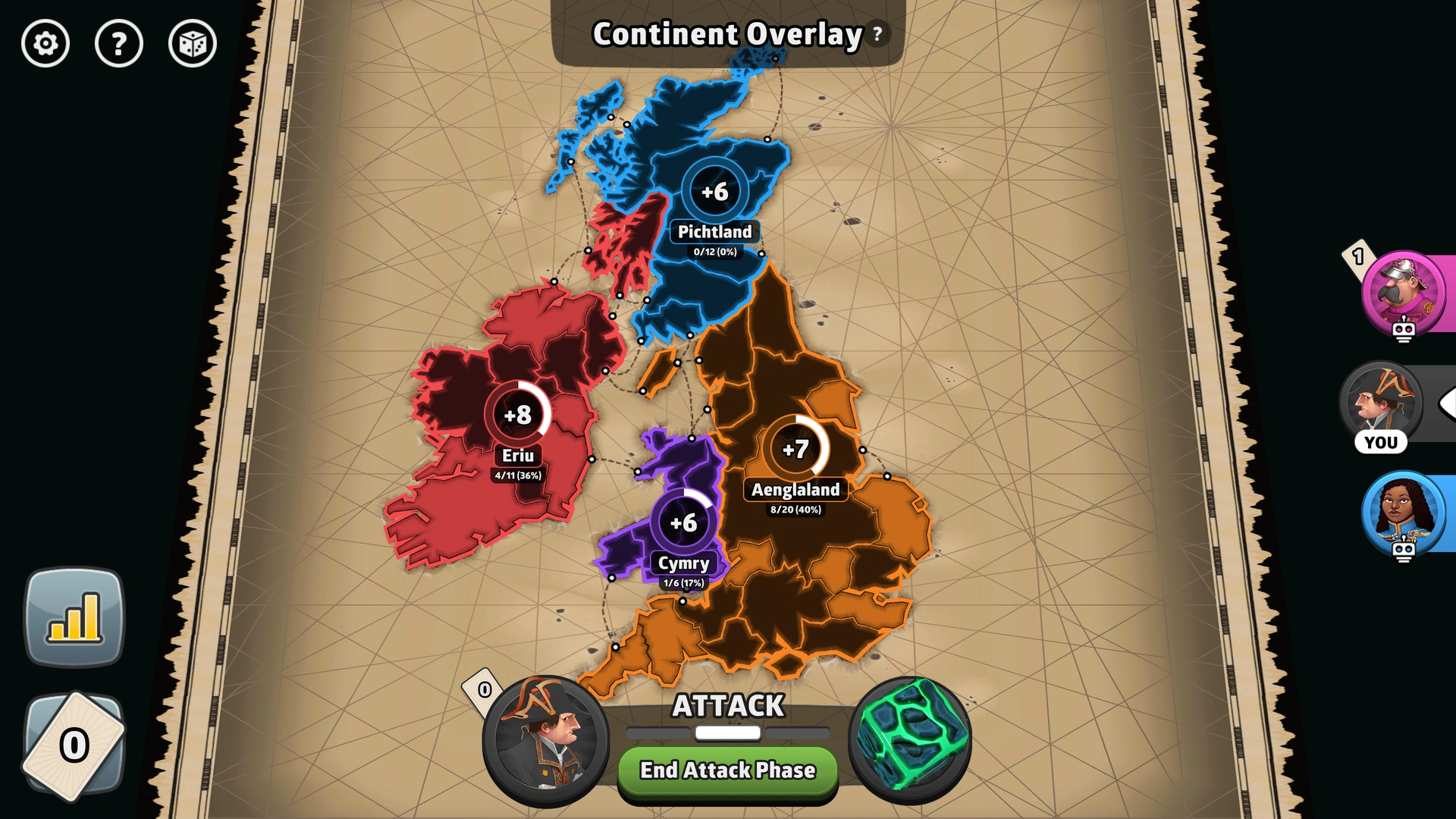Open the game settings gear

pos(45,45)
